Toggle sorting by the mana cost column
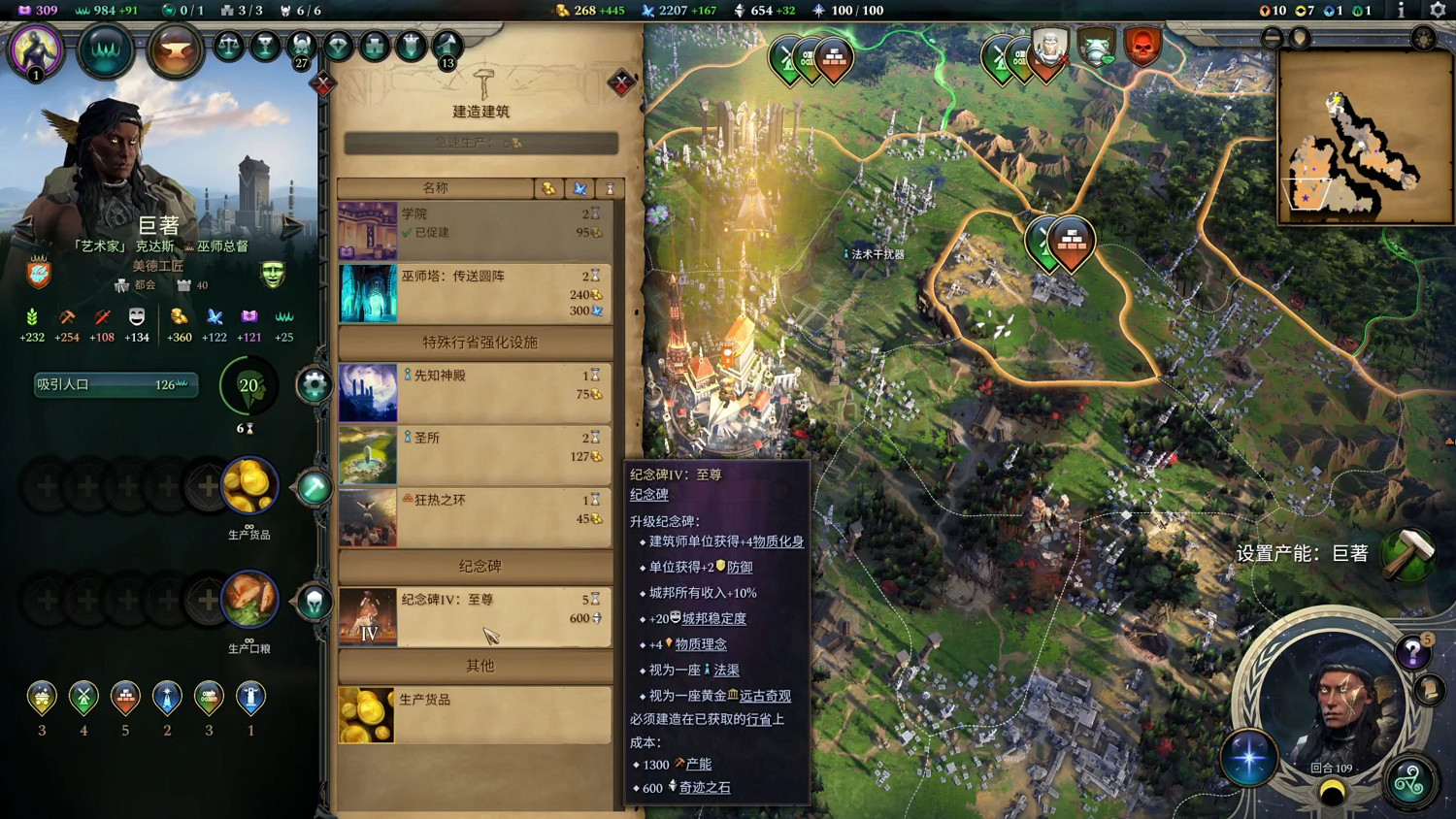 coord(581,187)
